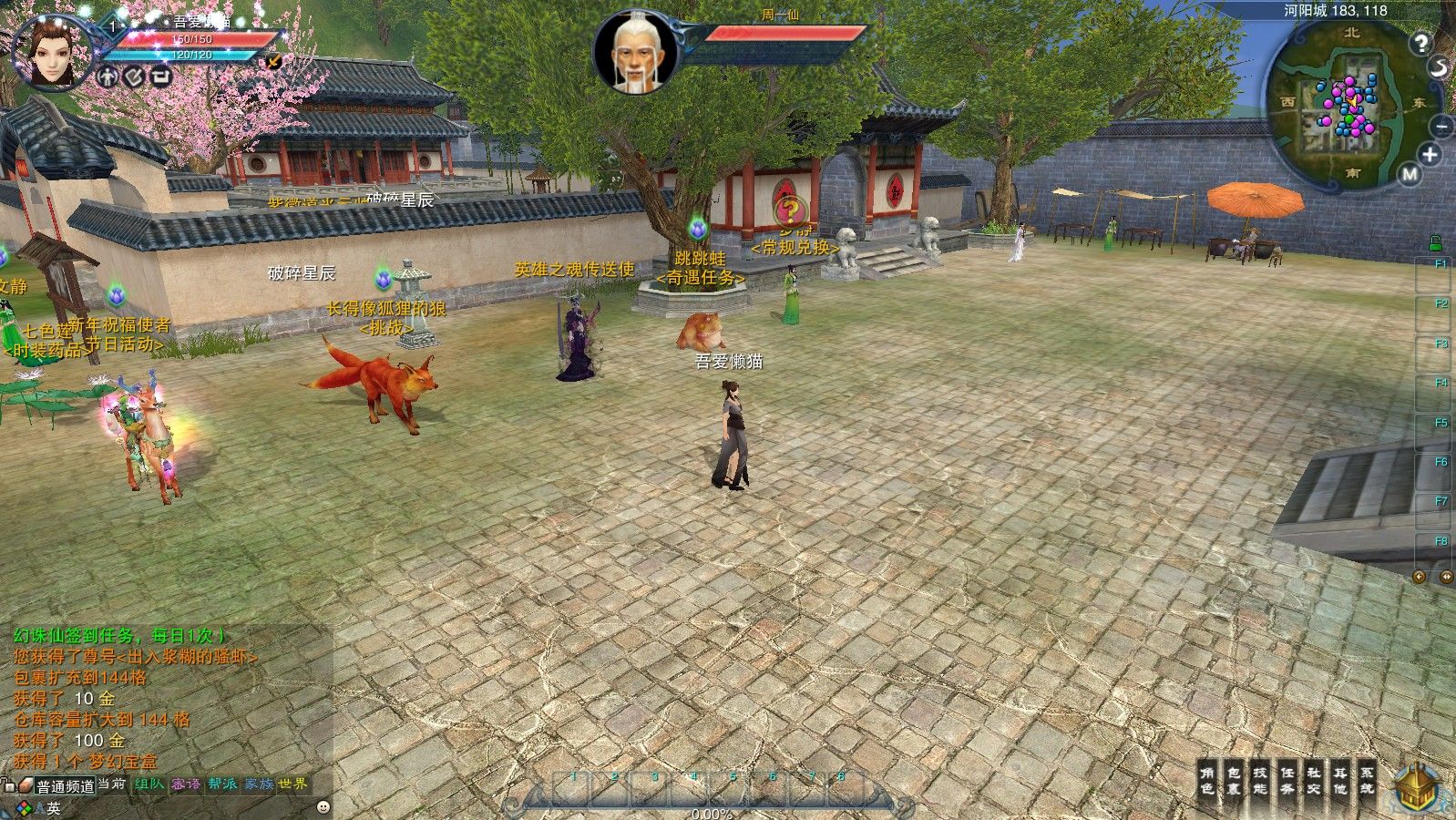
Task: Open the chat emoticon smiley picker
Action: (x=323, y=807)
